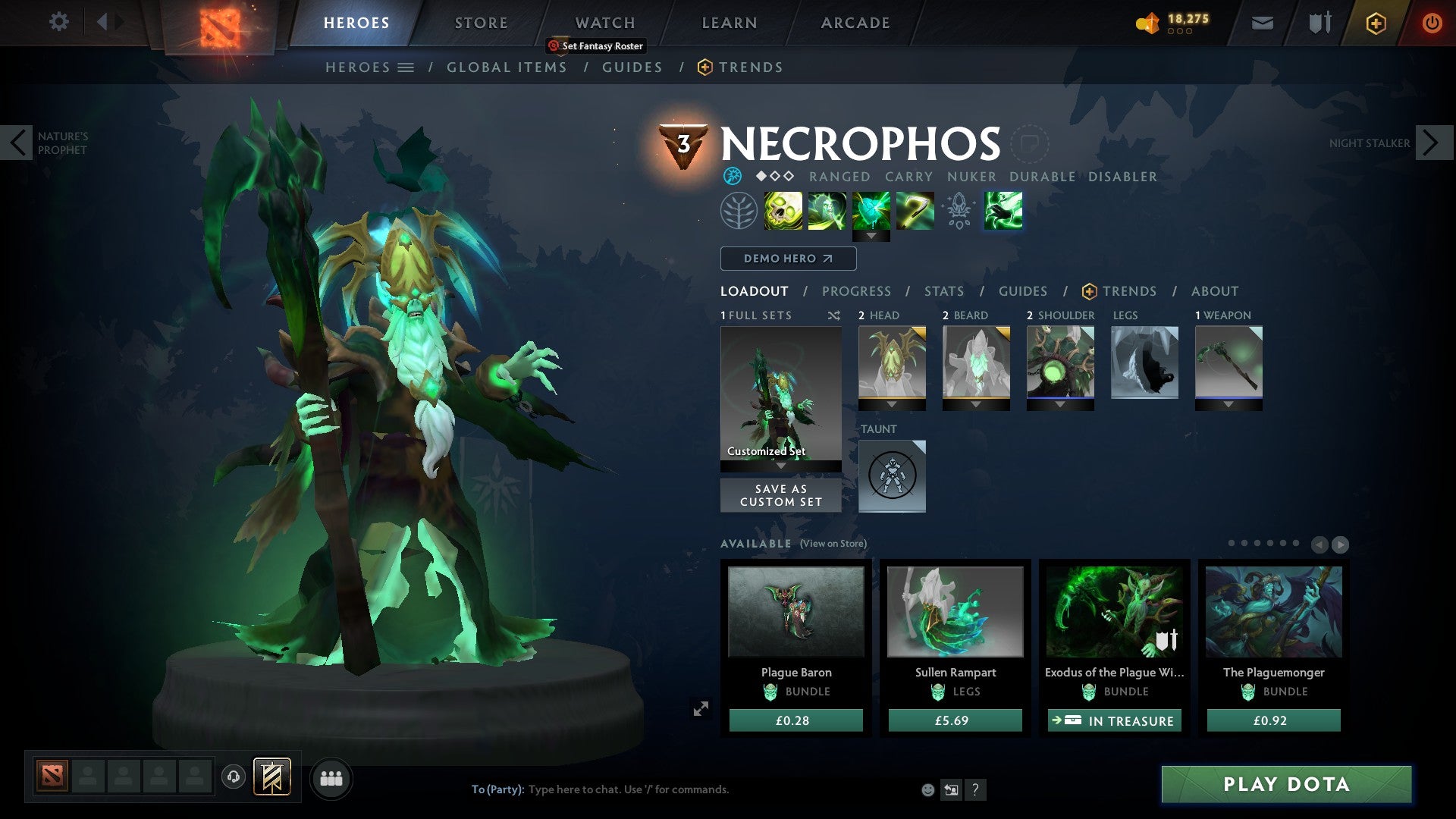Select the Reaper's Scythe ultimate icon
The width and height of the screenshot is (1456, 819).
[x=915, y=210]
